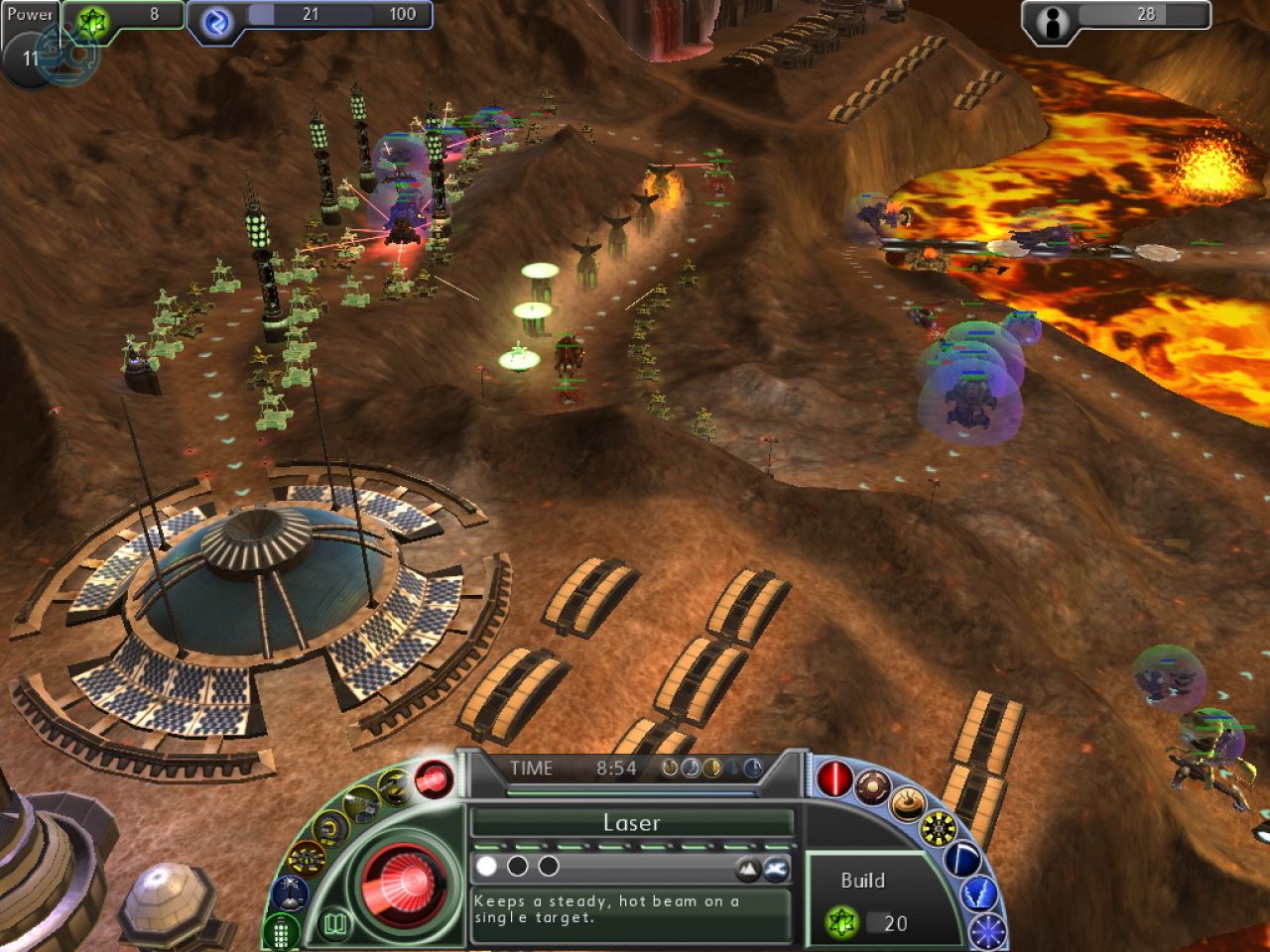
Task: Click the blue aircraft air-target icon
Action: (x=777, y=869)
